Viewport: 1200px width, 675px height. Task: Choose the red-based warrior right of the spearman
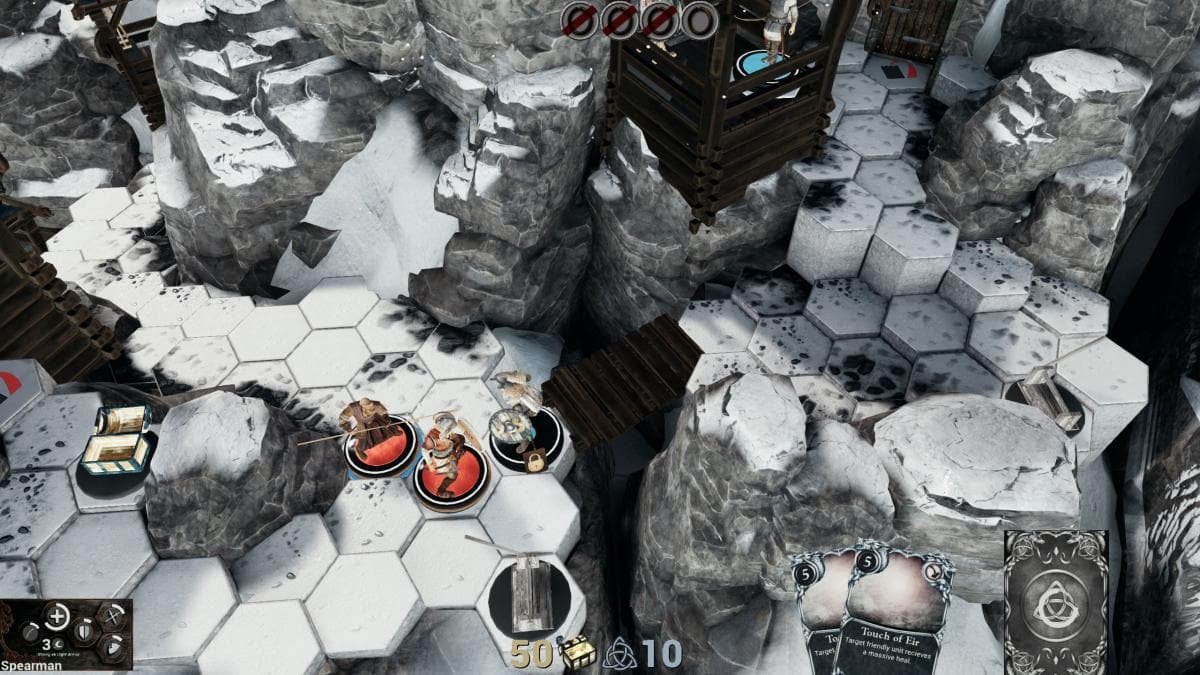click(x=449, y=463)
